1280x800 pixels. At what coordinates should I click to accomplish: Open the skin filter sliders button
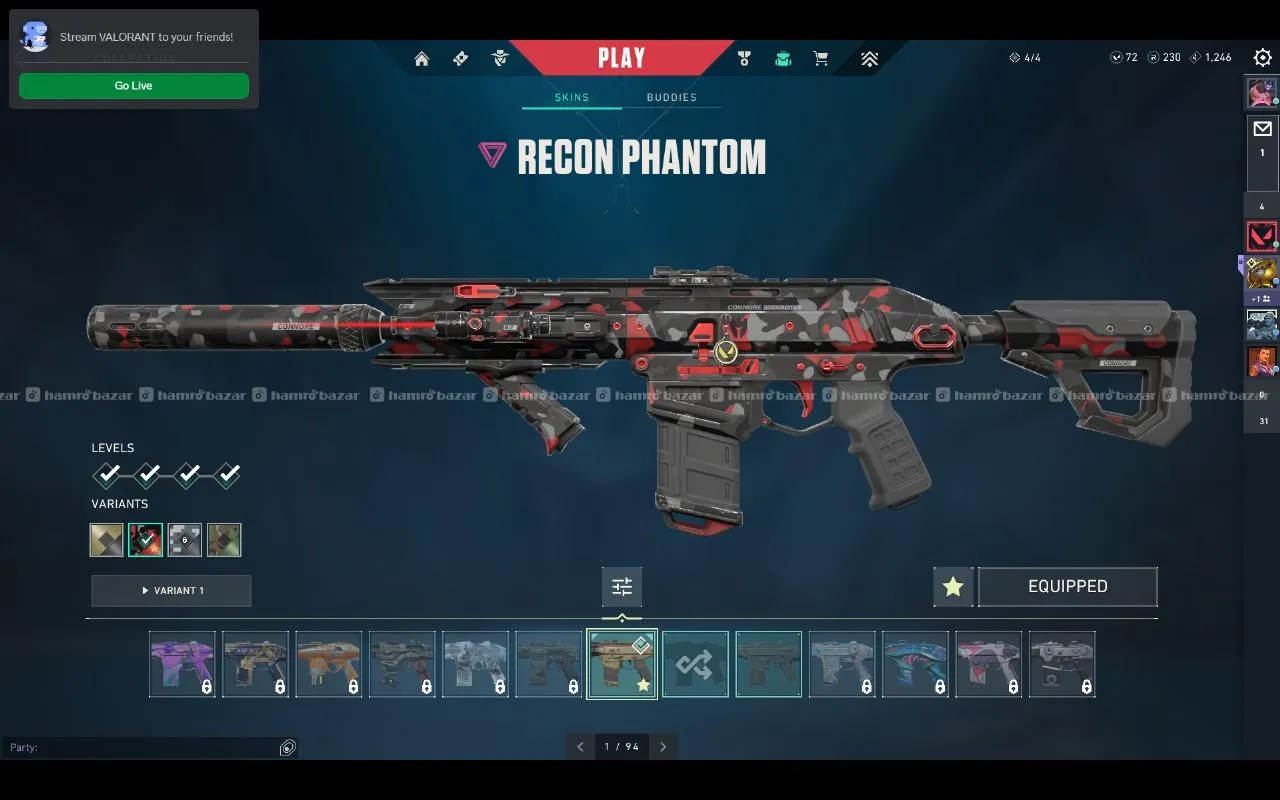(622, 587)
